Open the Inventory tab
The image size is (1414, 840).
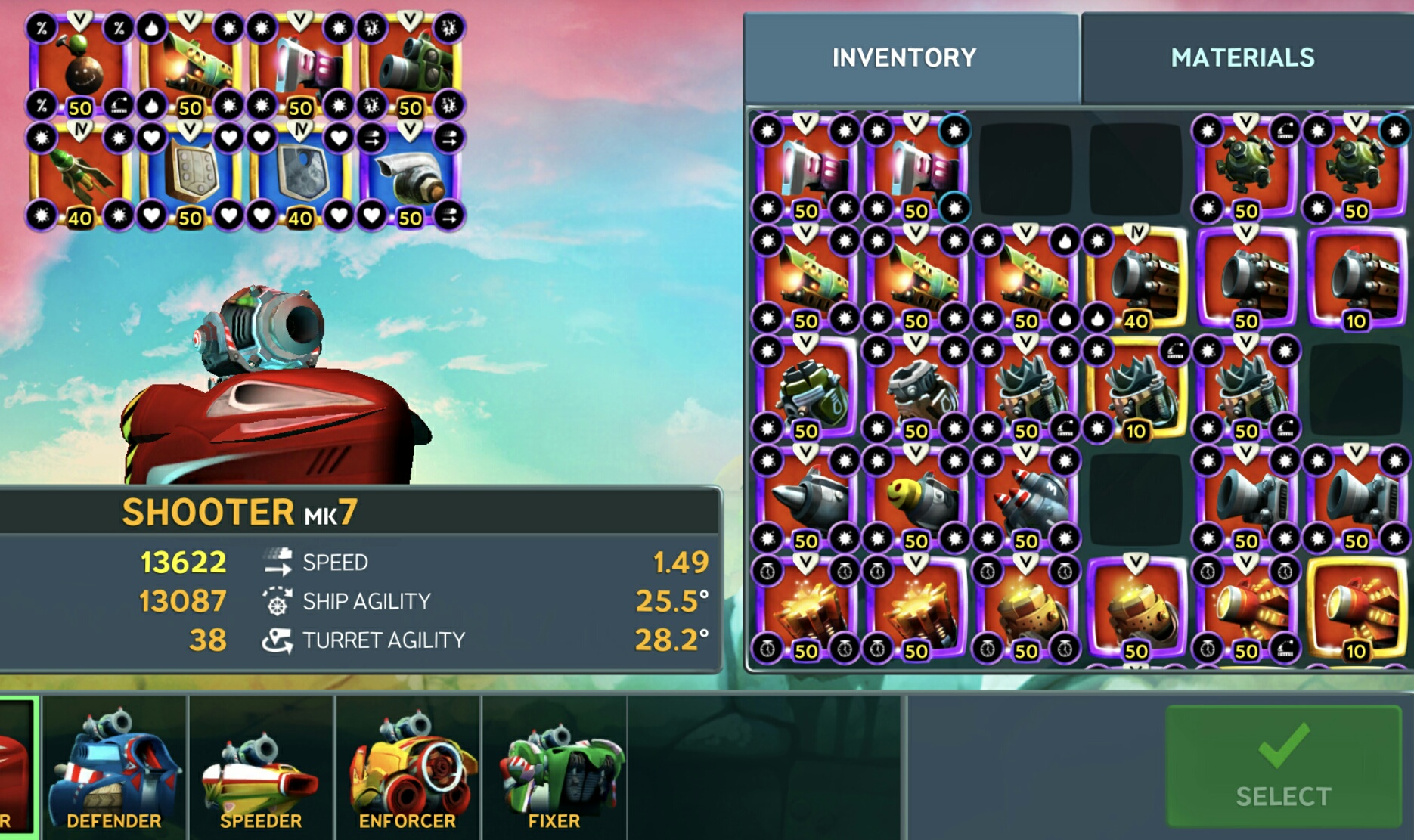904,57
